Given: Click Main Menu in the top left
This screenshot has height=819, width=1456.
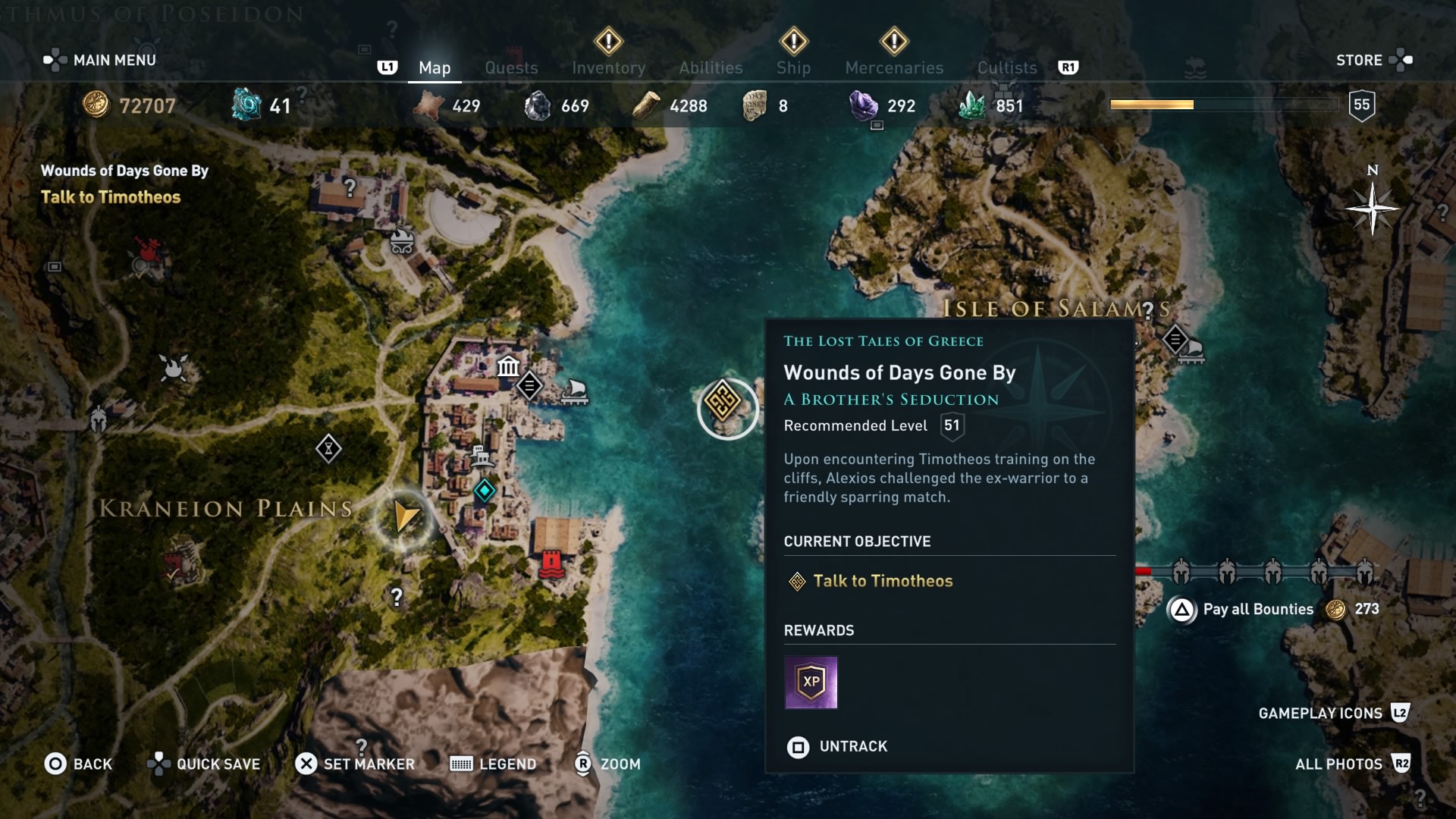Looking at the screenshot, I should 99,59.
